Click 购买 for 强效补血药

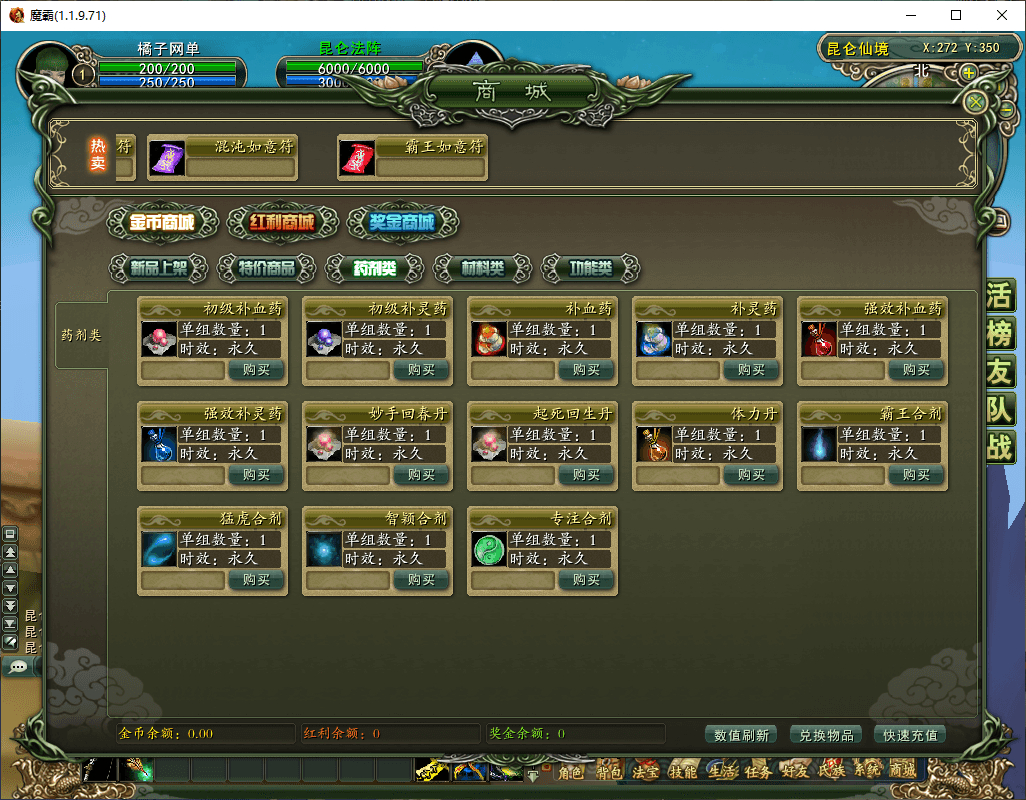click(916, 370)
